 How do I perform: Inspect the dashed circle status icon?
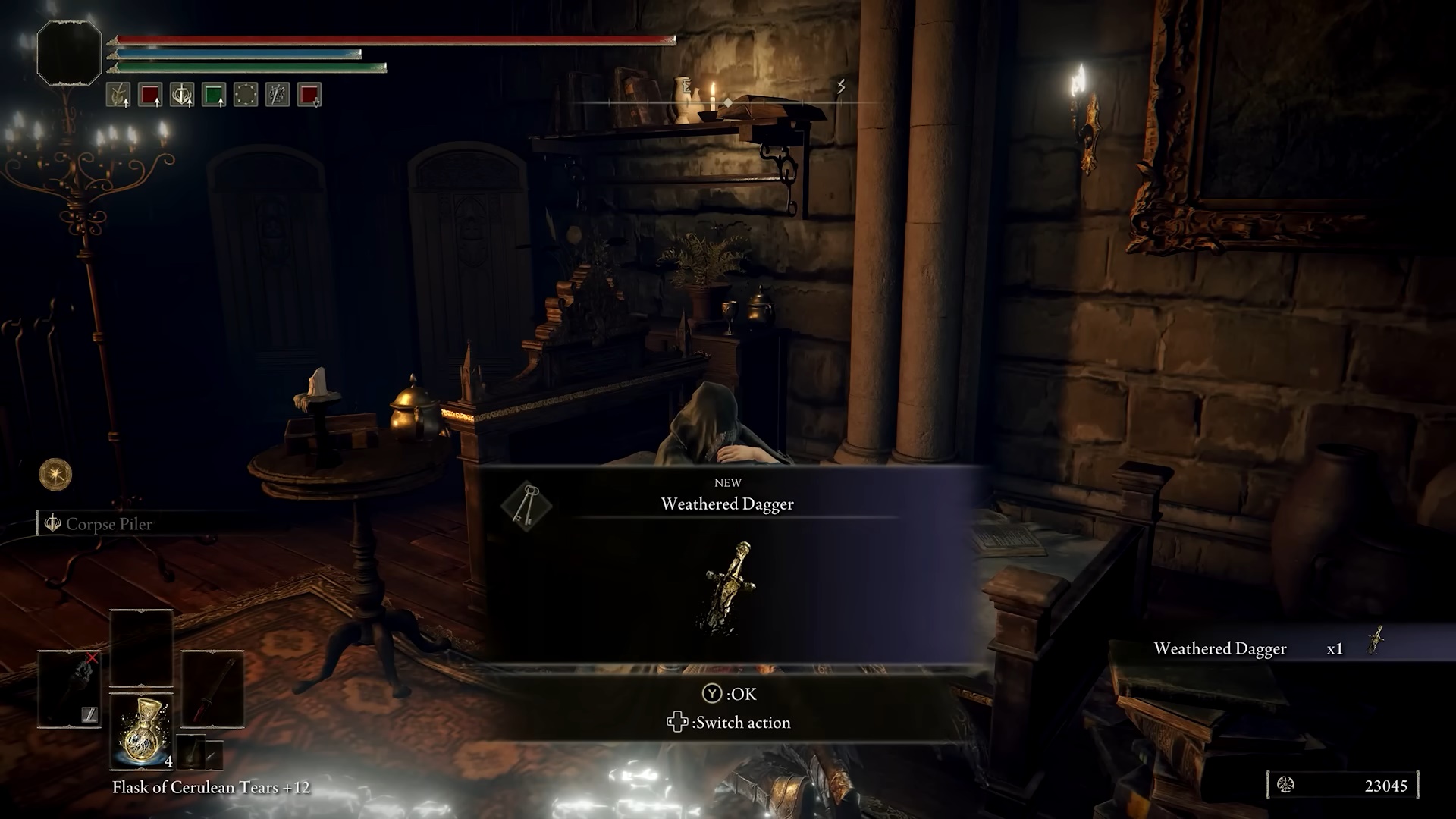[x=246, y=95]
